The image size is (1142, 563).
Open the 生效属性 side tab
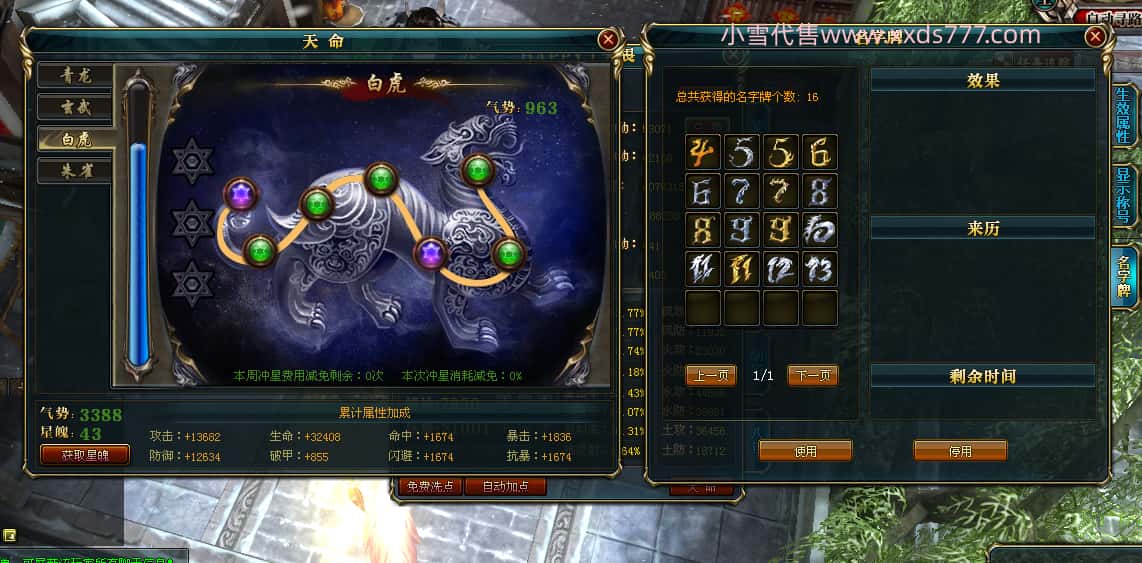[1123, 115]
